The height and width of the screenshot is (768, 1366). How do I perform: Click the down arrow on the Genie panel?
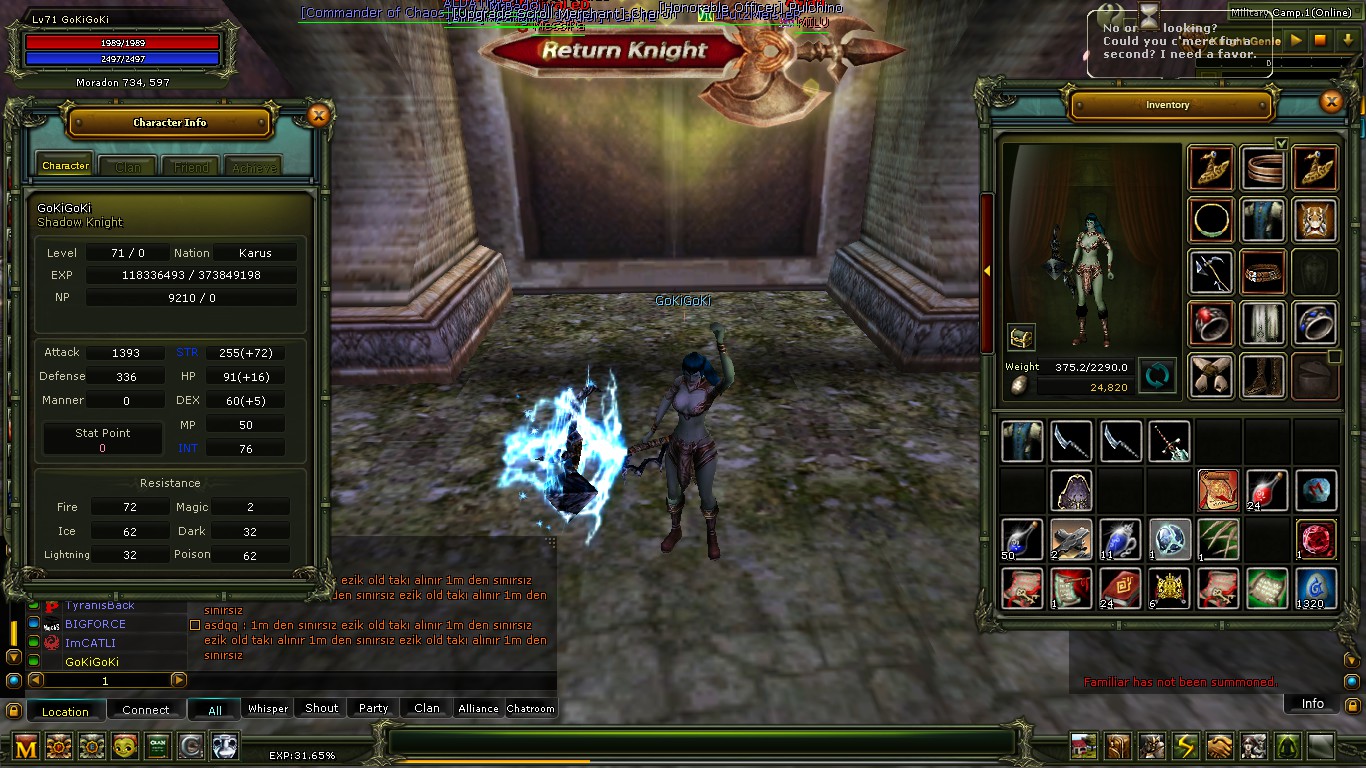1348,41
